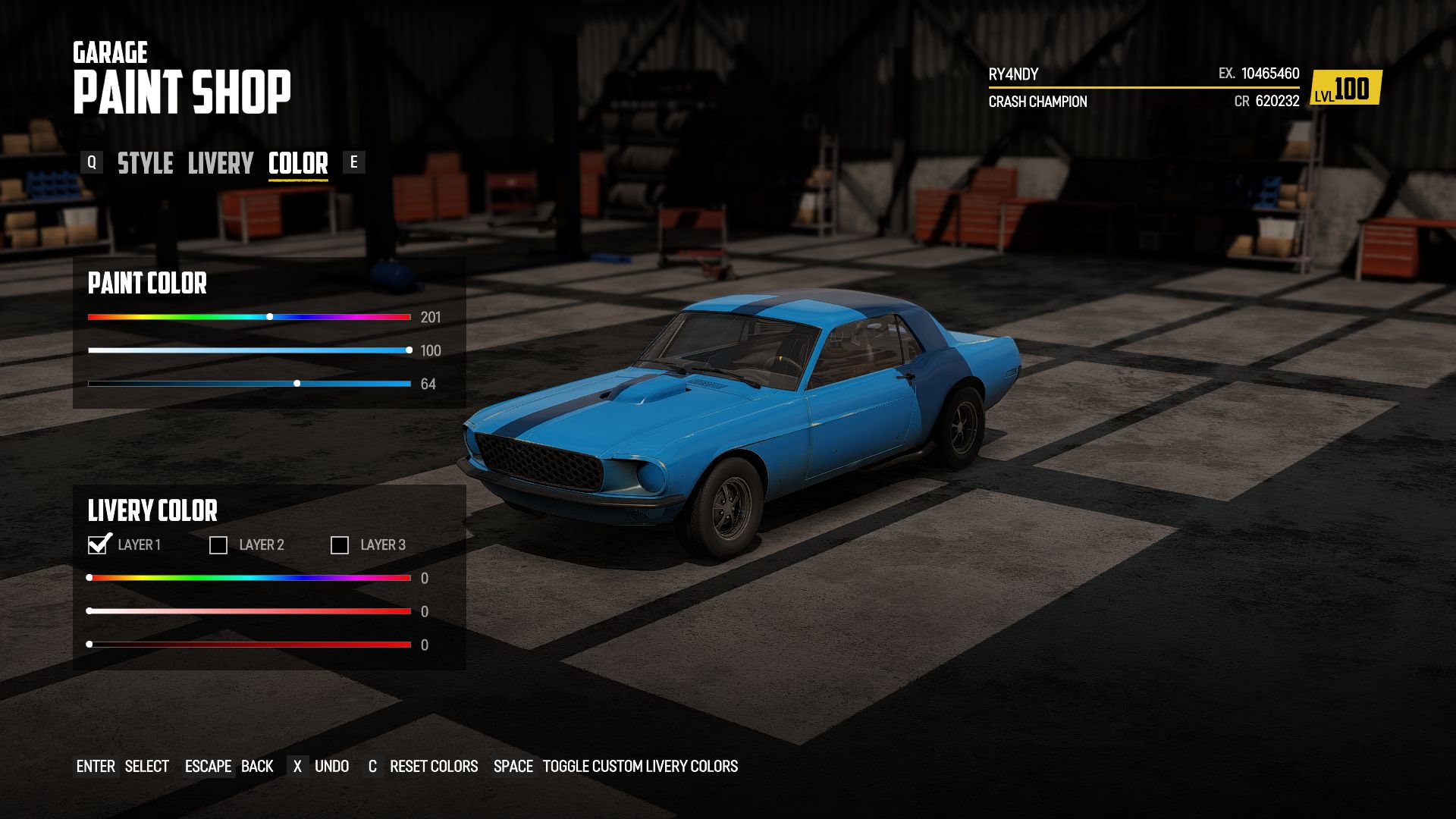
Task: Choose Reset Colors in the bottom bar
Action: coord(433,767)
